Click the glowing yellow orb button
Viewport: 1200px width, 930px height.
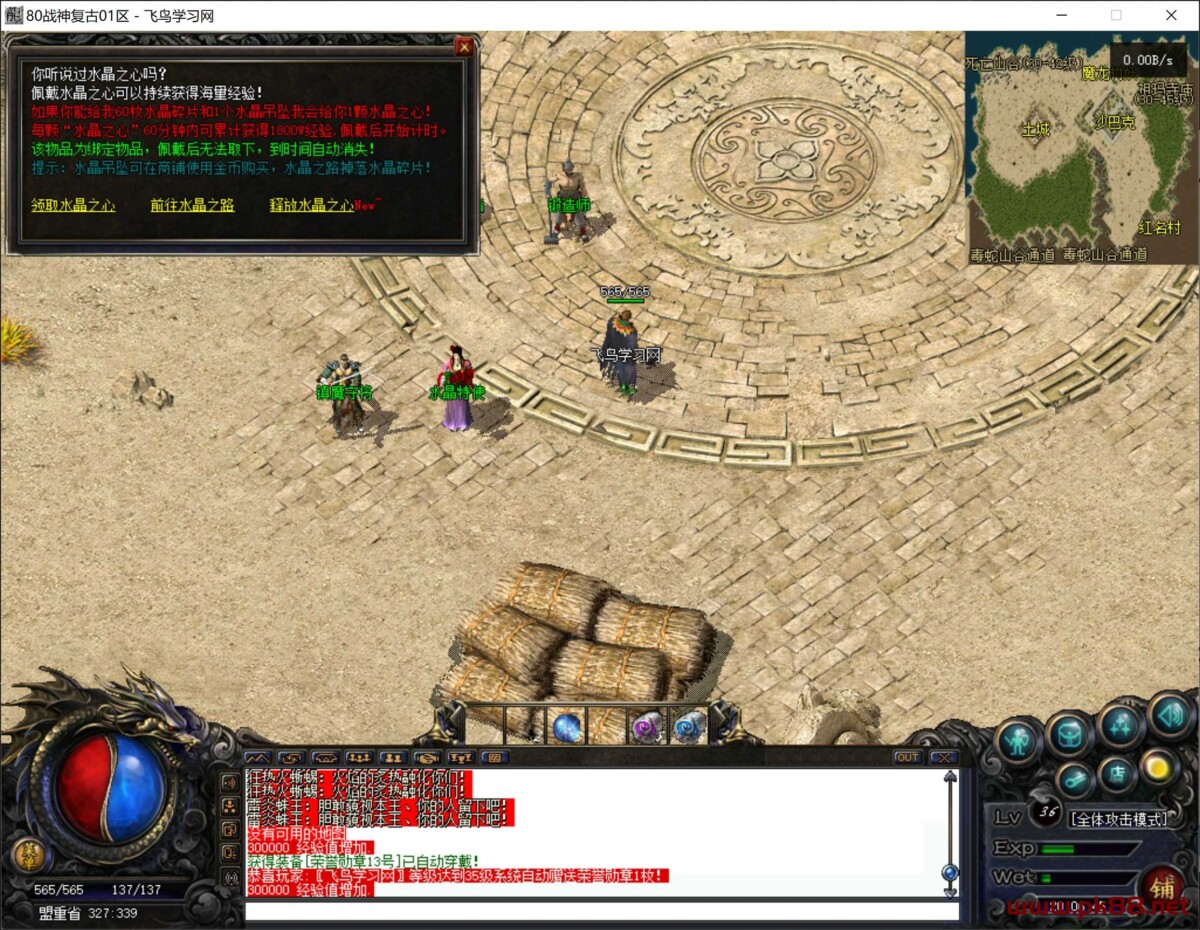(1159, 767)
